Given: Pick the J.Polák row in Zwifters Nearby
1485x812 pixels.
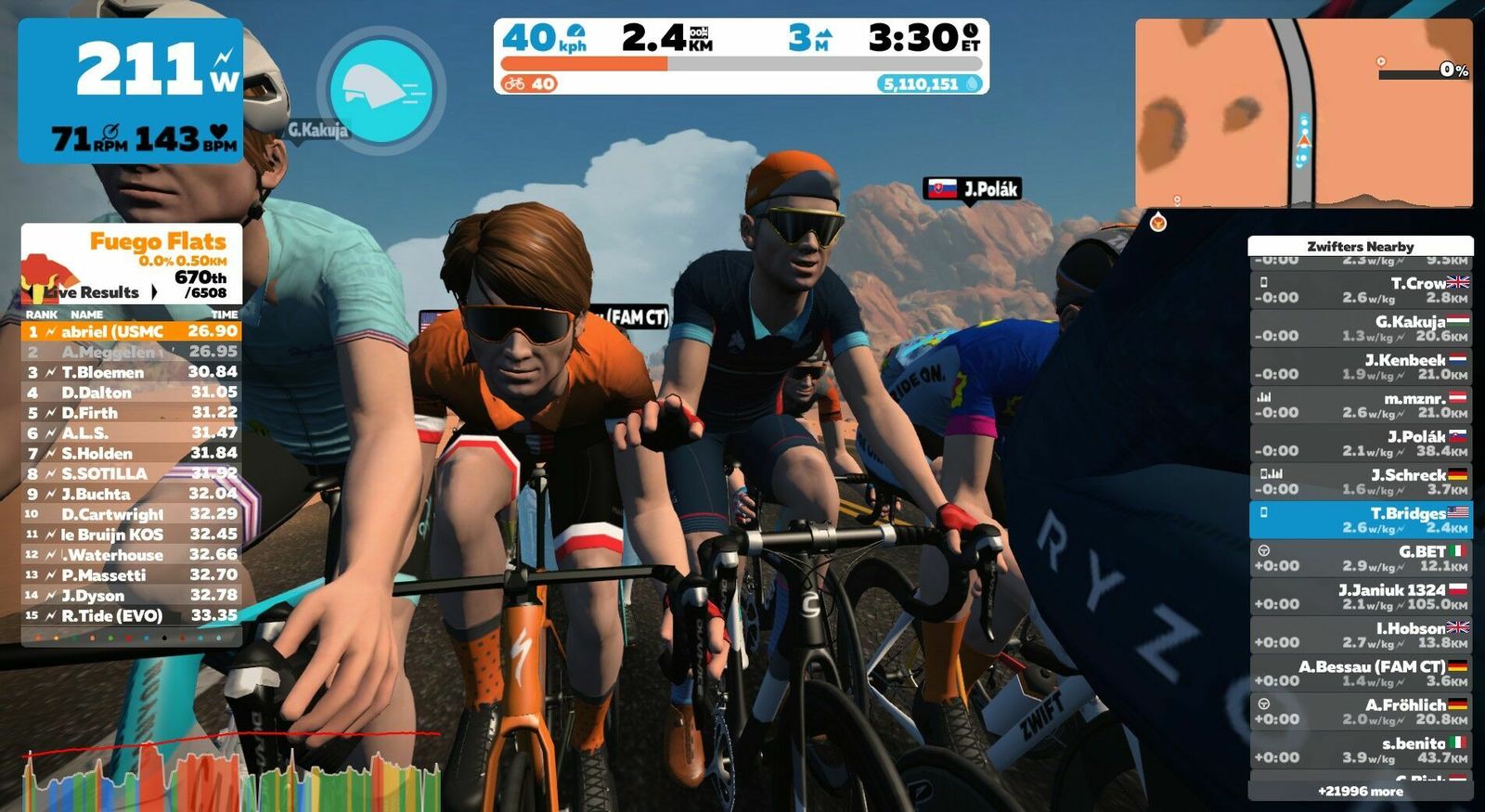Looking at the screenshot, I should tap(1360, 444).
